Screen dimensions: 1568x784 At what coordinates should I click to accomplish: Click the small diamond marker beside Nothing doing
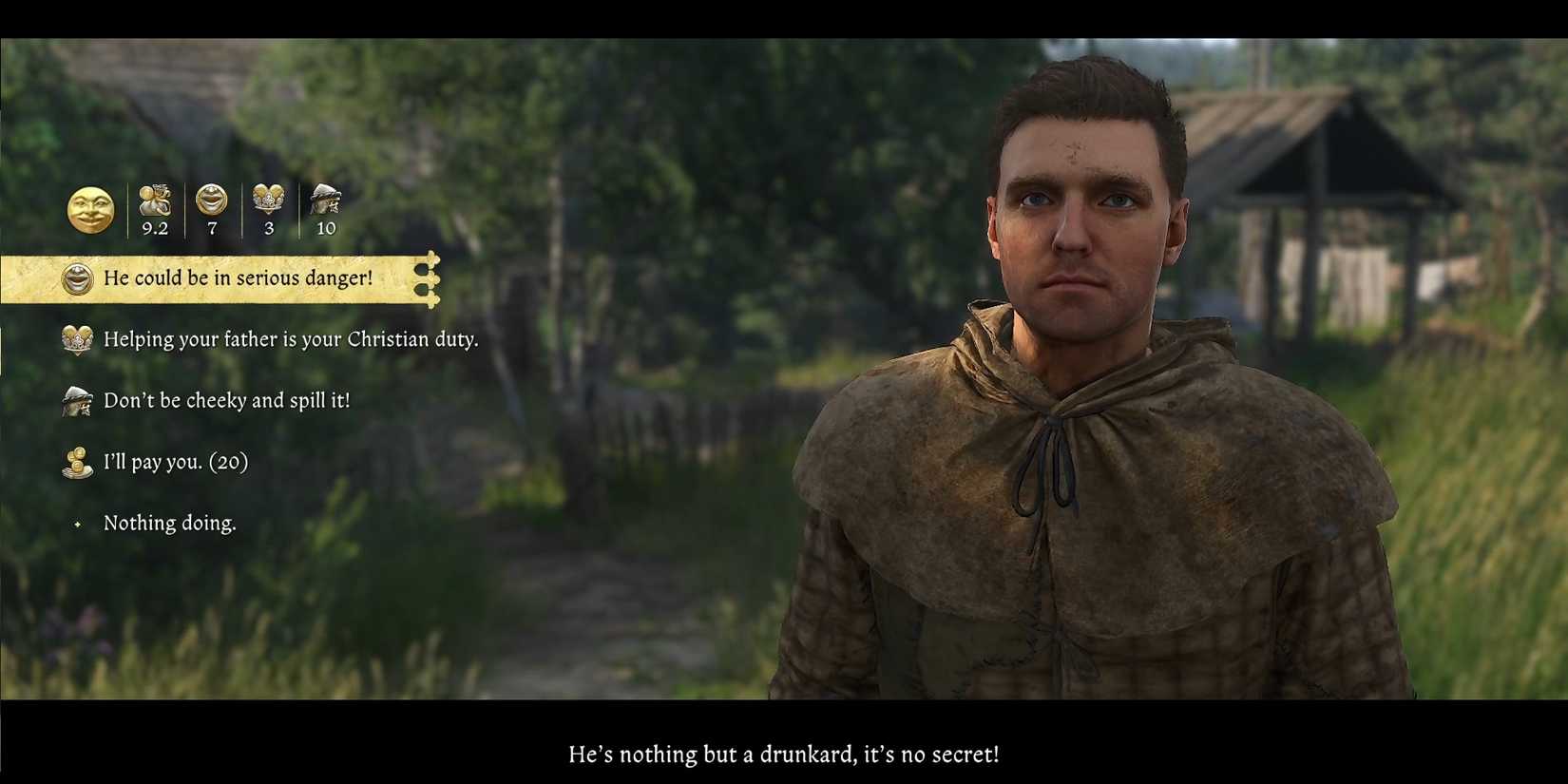tap(76, 524)
